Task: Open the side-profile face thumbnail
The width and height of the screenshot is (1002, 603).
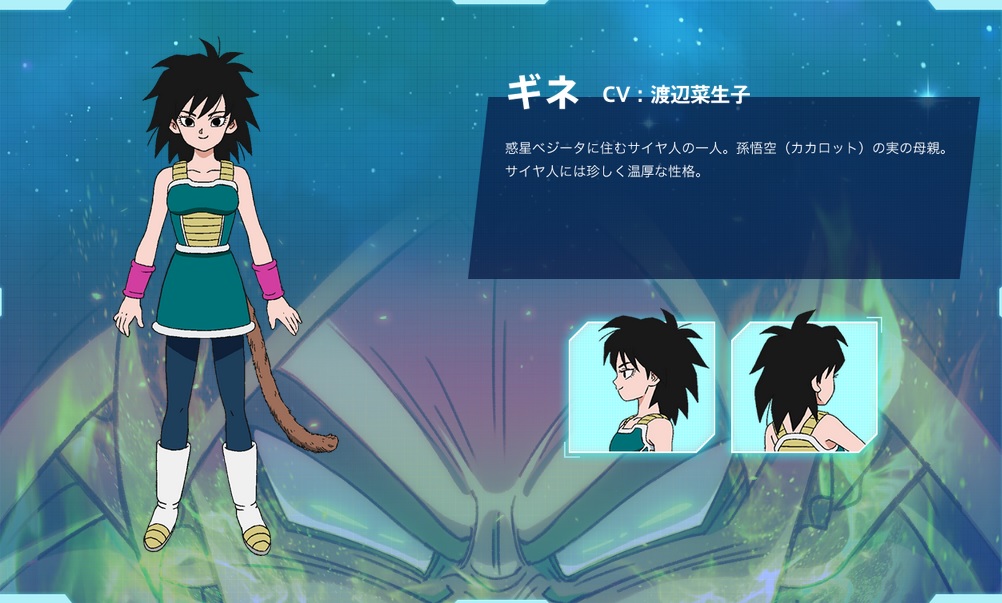Action: 642,385
